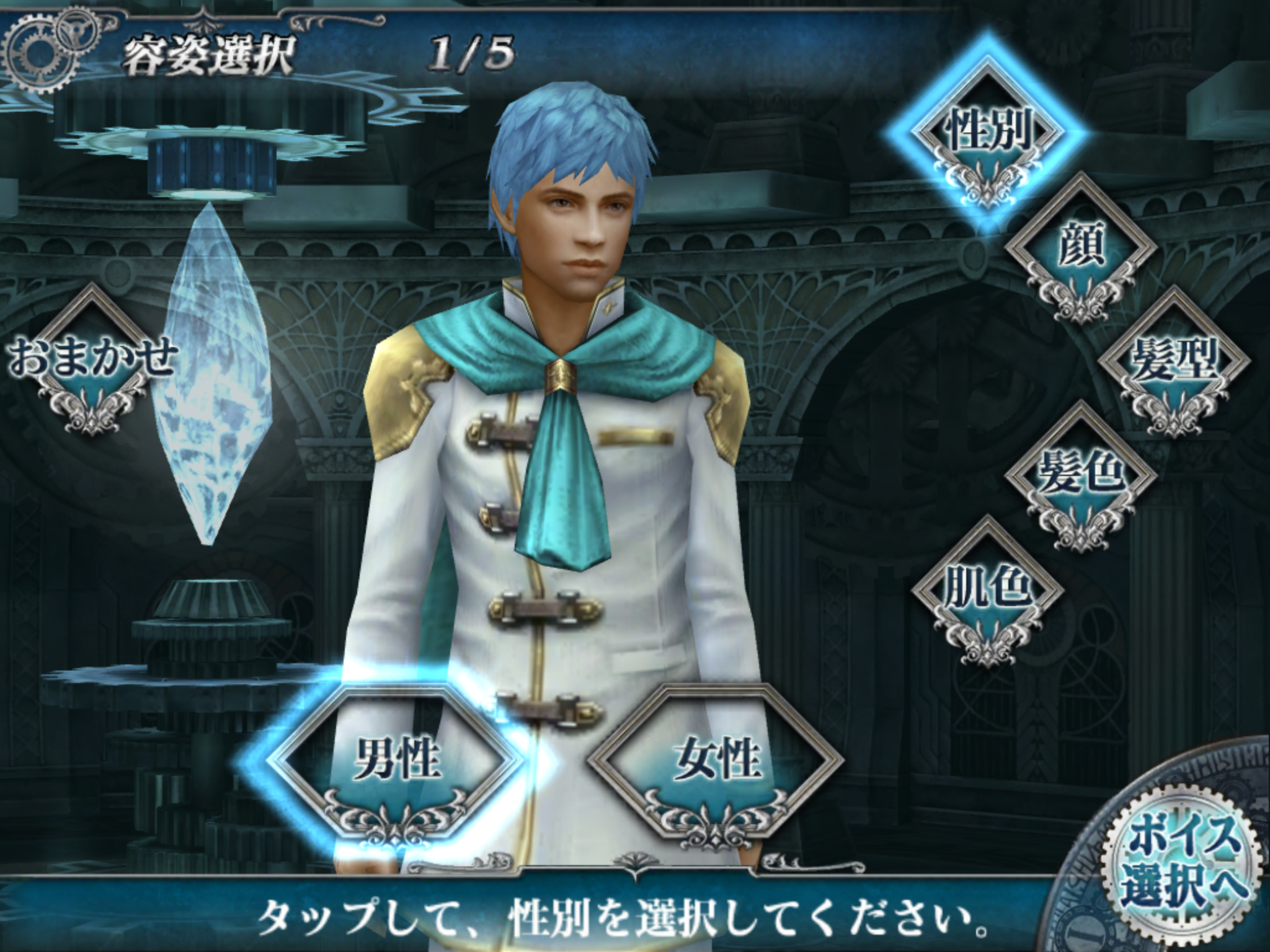Viewport: 1270px width, 952px height.
Task: Choose 女性 (female) gender
Action: [x=716, y=759]
